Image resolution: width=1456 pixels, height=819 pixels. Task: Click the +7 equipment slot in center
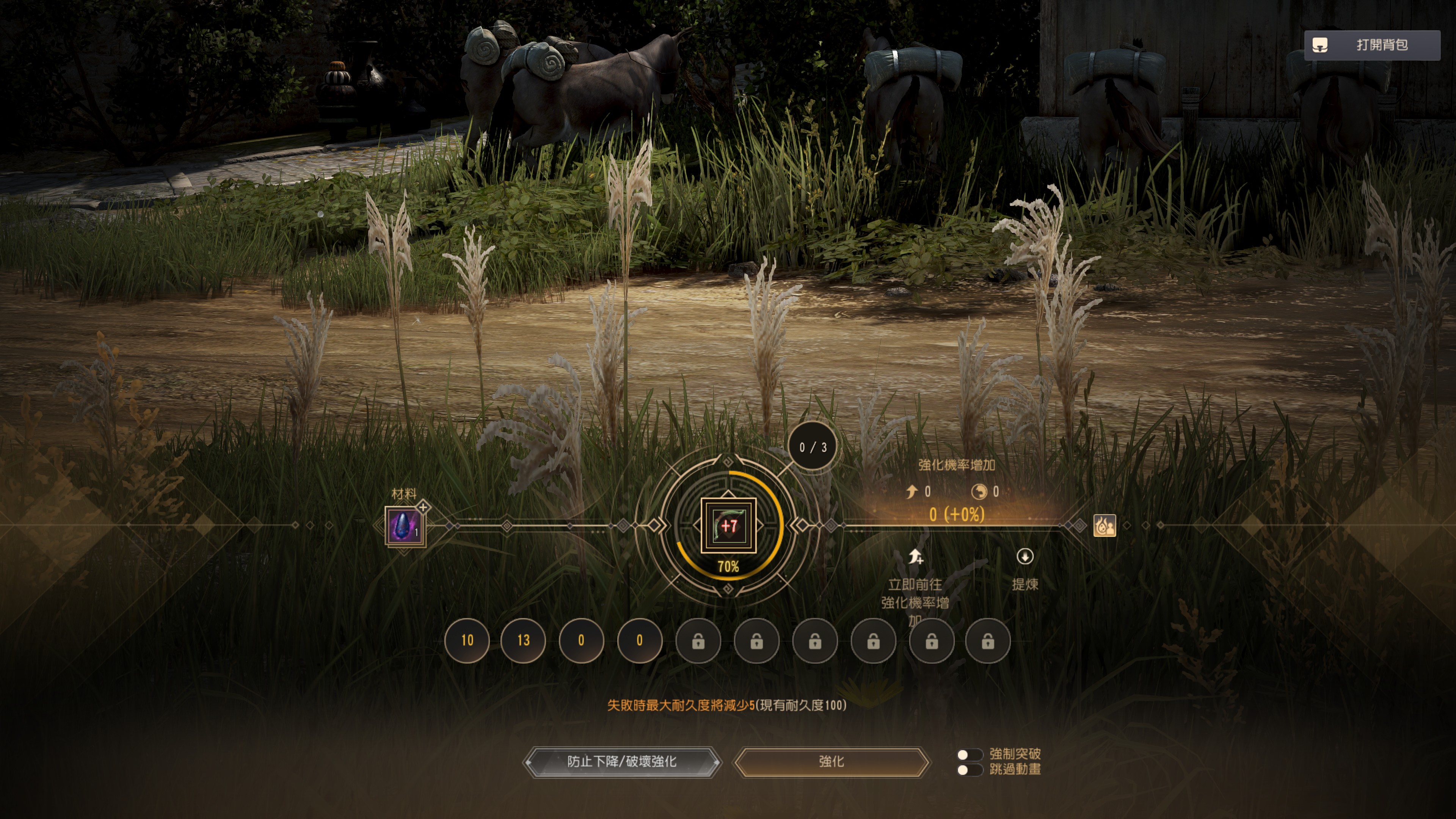(728, 526)
